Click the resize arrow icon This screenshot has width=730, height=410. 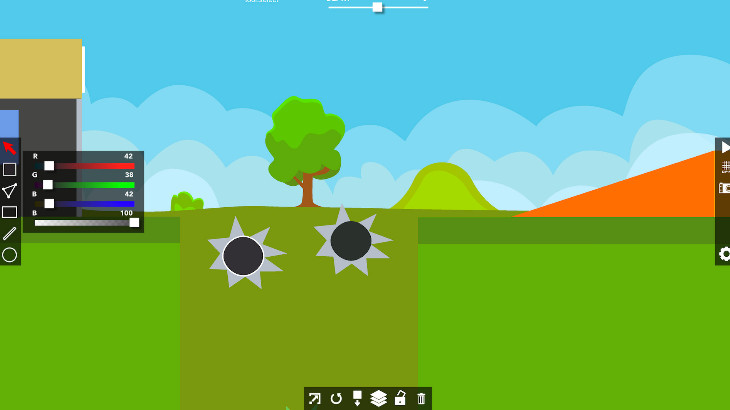coord(314,398)
